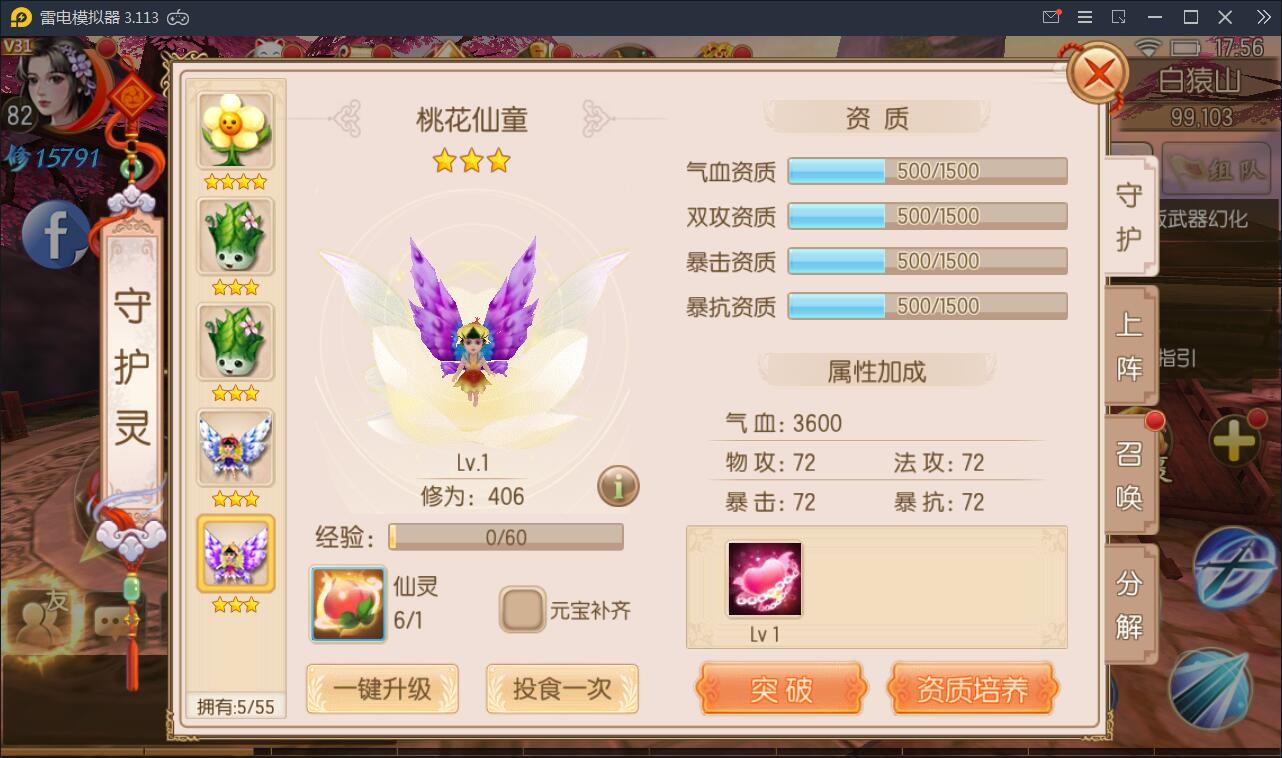Click the info icon beside 修为 406
The height and width of the screenshot is (758, 1282).
click(x=617, y=487)
